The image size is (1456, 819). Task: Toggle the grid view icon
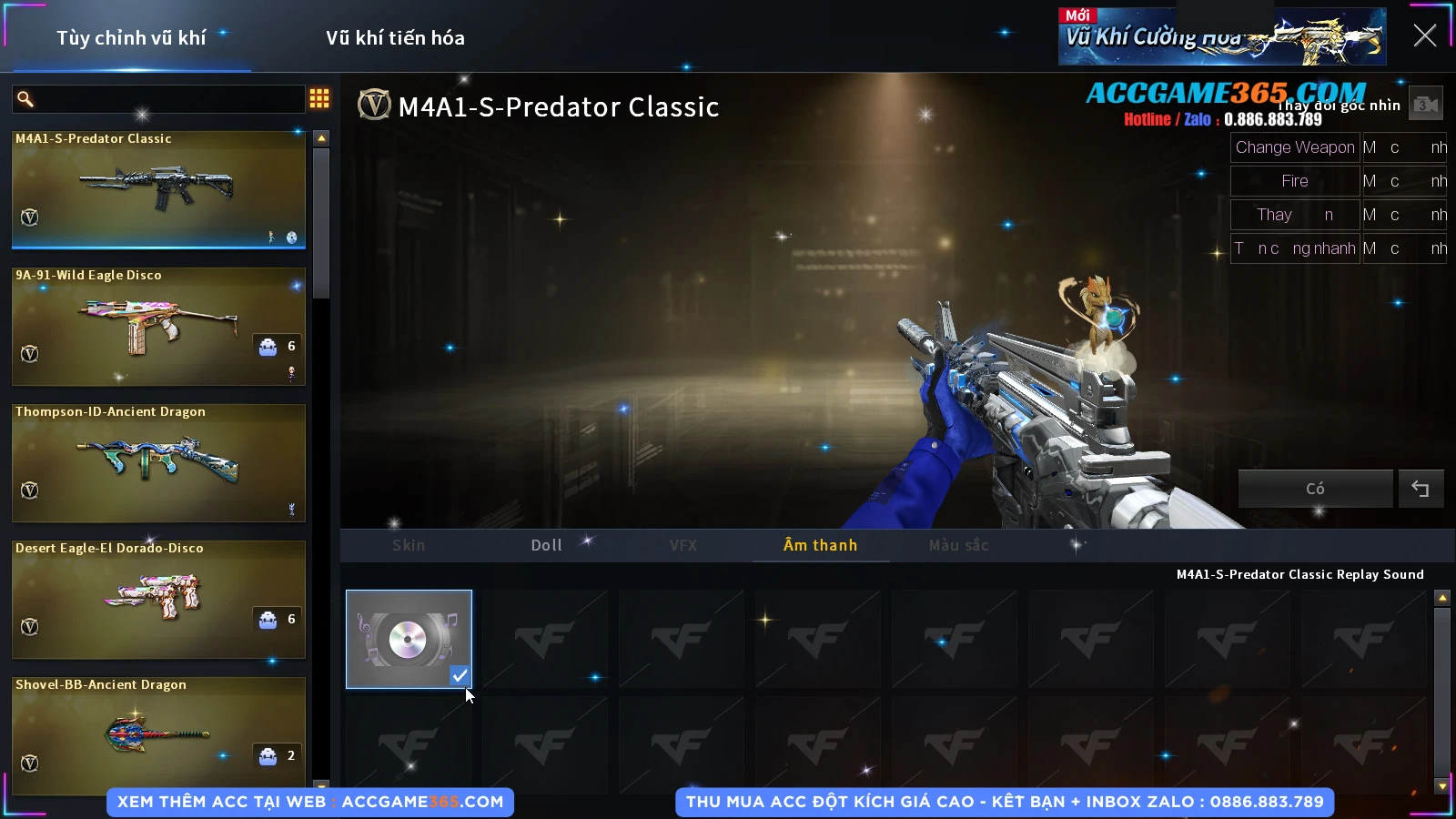pos(319,98)
